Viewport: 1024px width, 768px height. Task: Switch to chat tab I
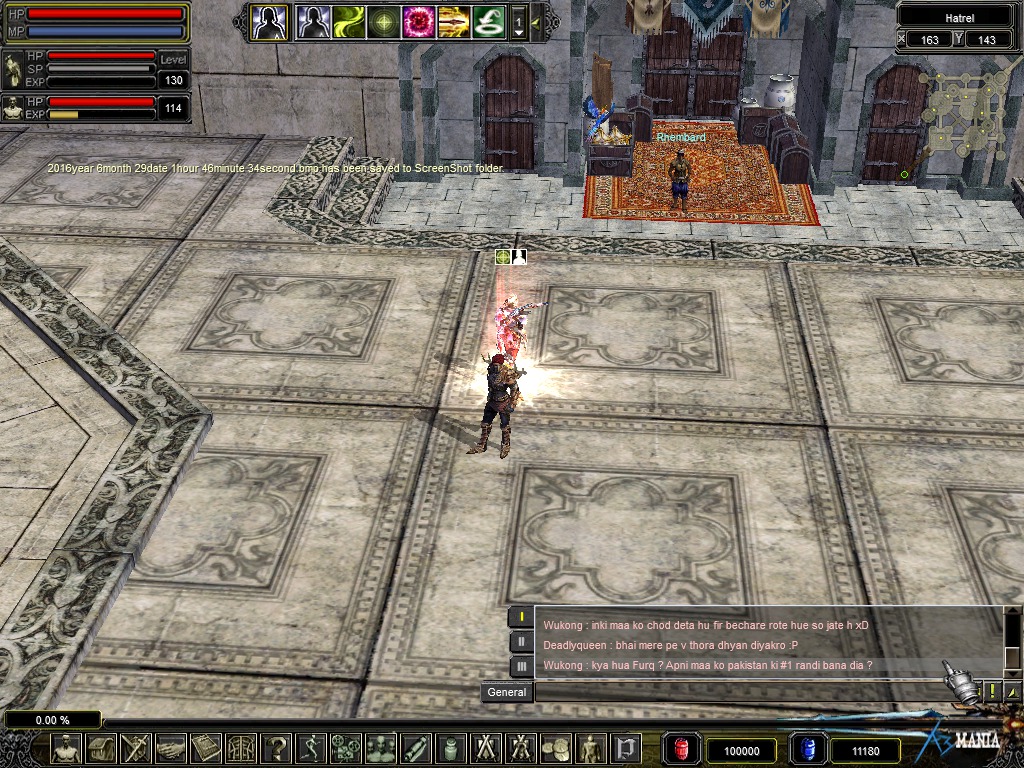coord(521,617)
